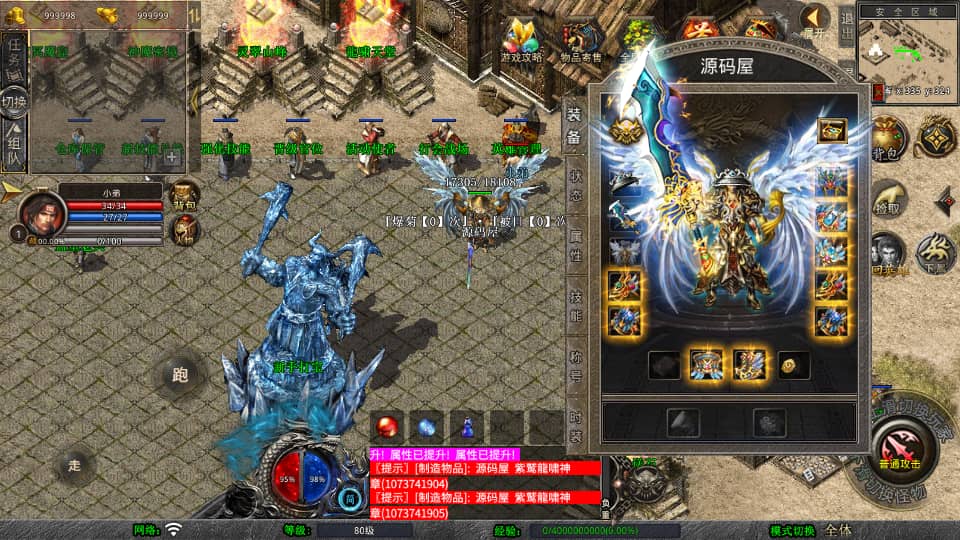Open the 游戏攻略 game guide icon
This screenshot has height=540, width=960.
[522, 44]
